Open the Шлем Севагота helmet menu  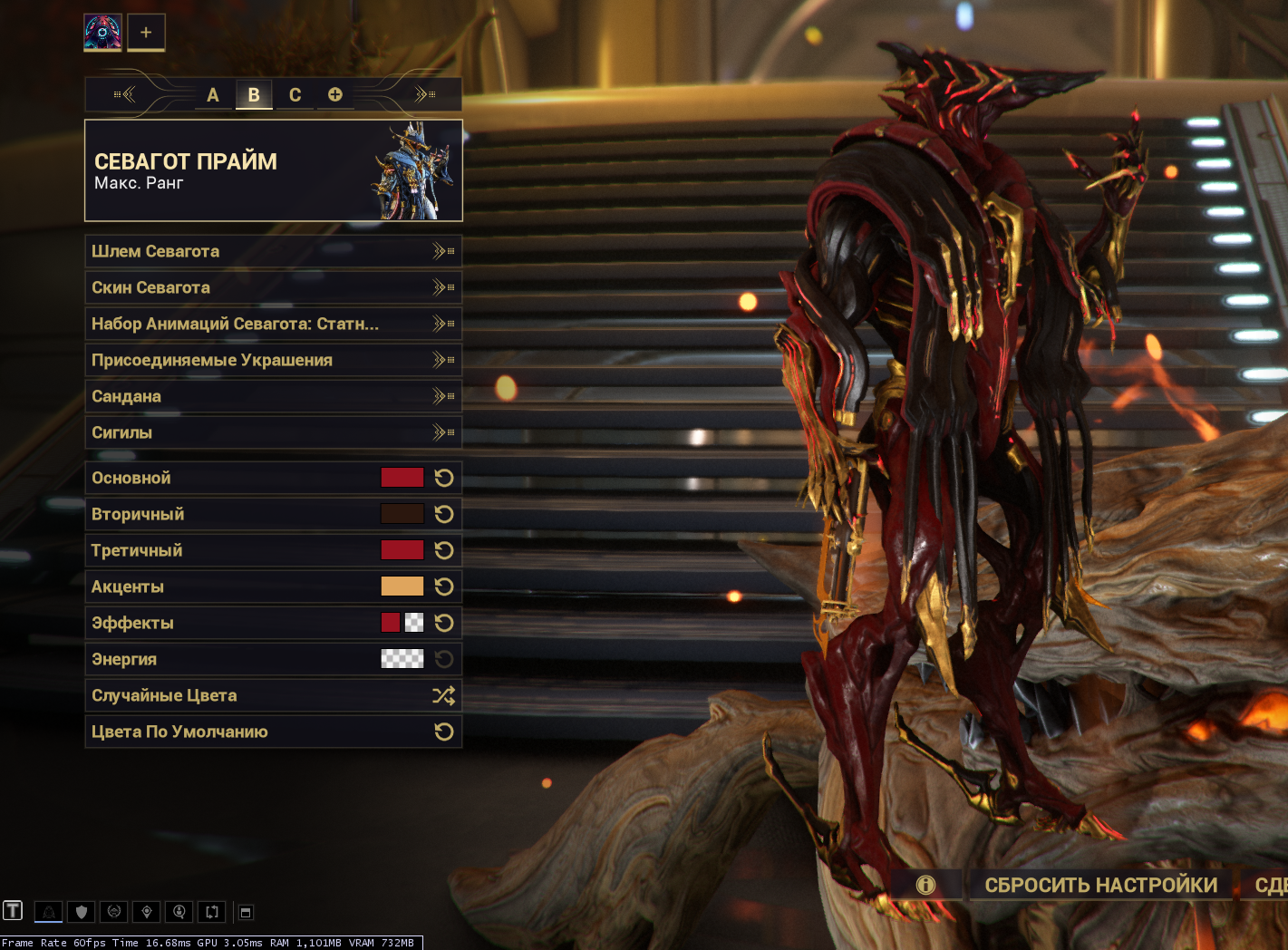[x=273, y=251]
